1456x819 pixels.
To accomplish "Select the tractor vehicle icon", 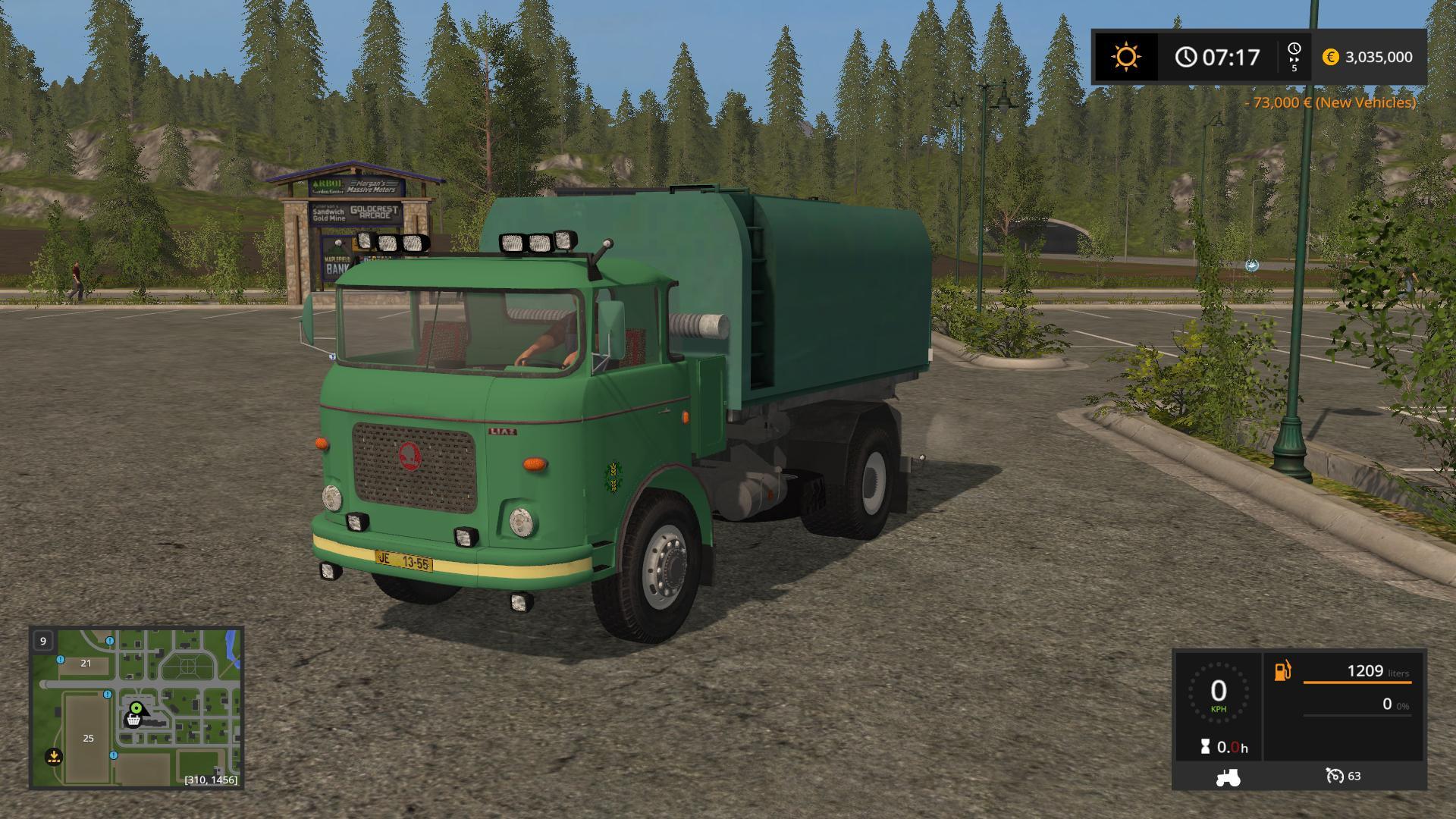I will [1228, 777].
